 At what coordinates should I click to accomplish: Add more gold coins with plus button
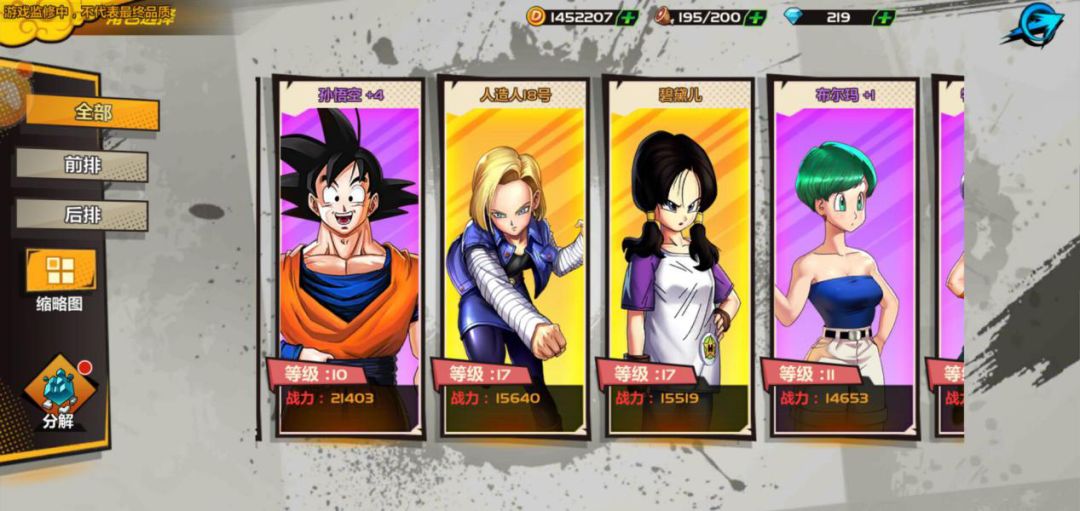[627, 17]
